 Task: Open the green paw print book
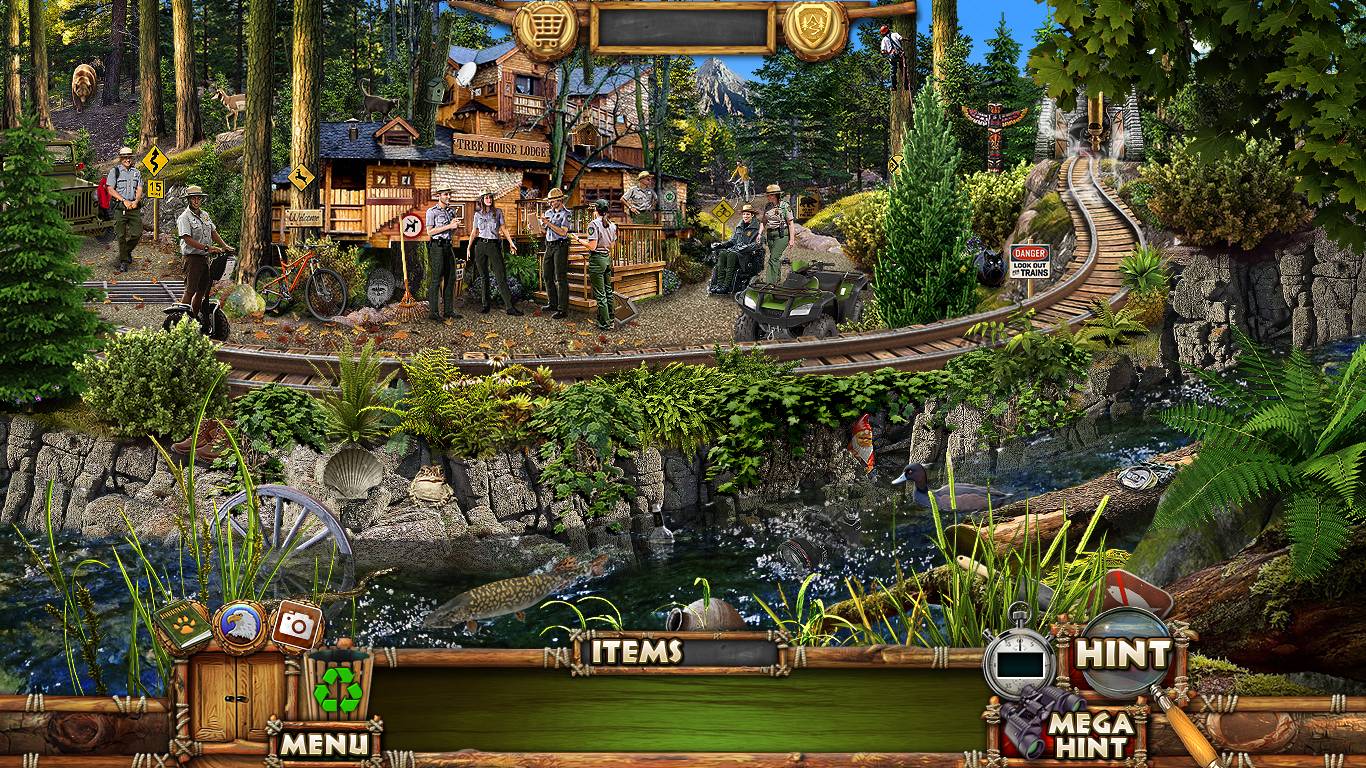tap(181, 625)
